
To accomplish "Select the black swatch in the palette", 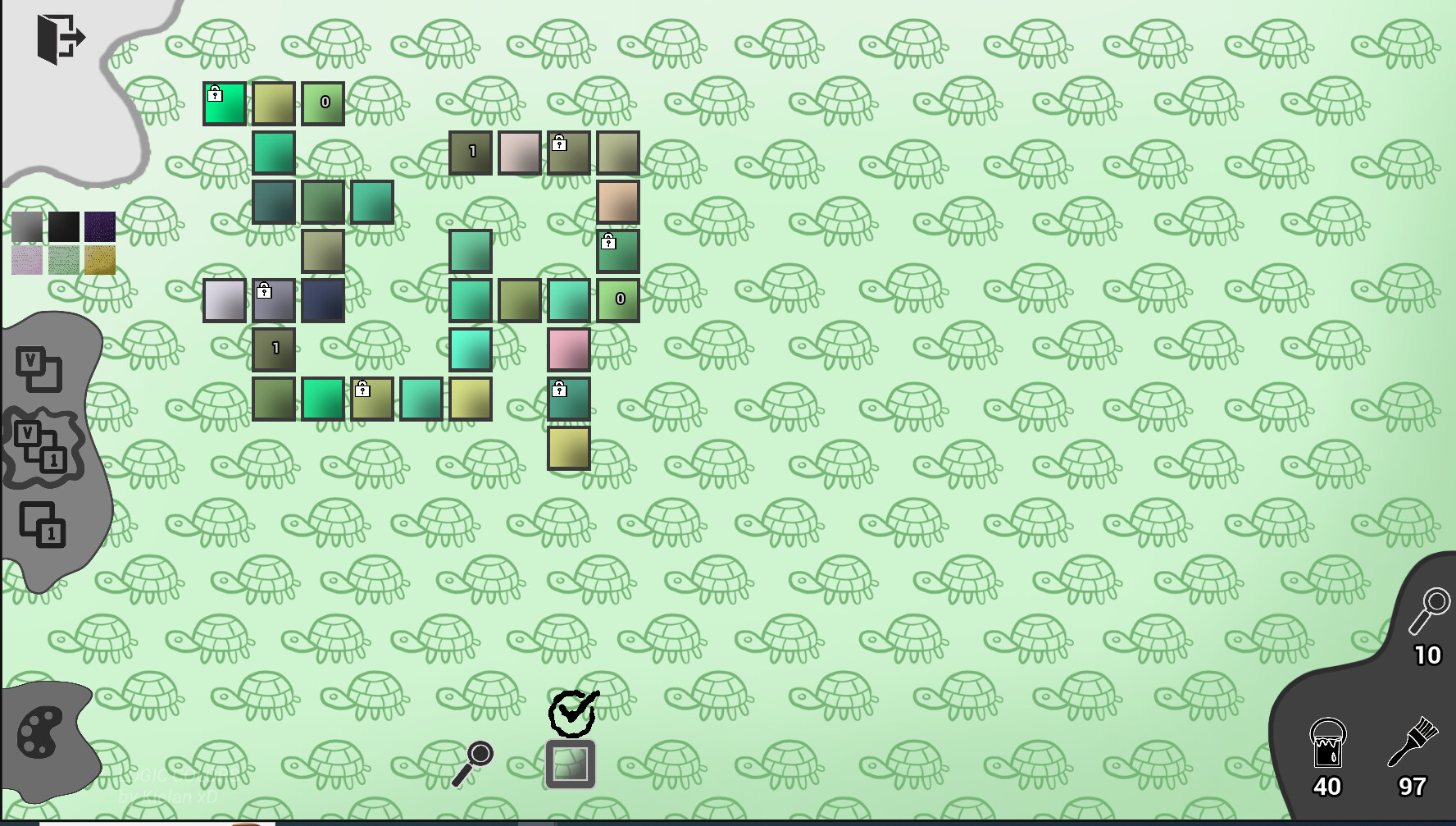I will pos(62,226).
